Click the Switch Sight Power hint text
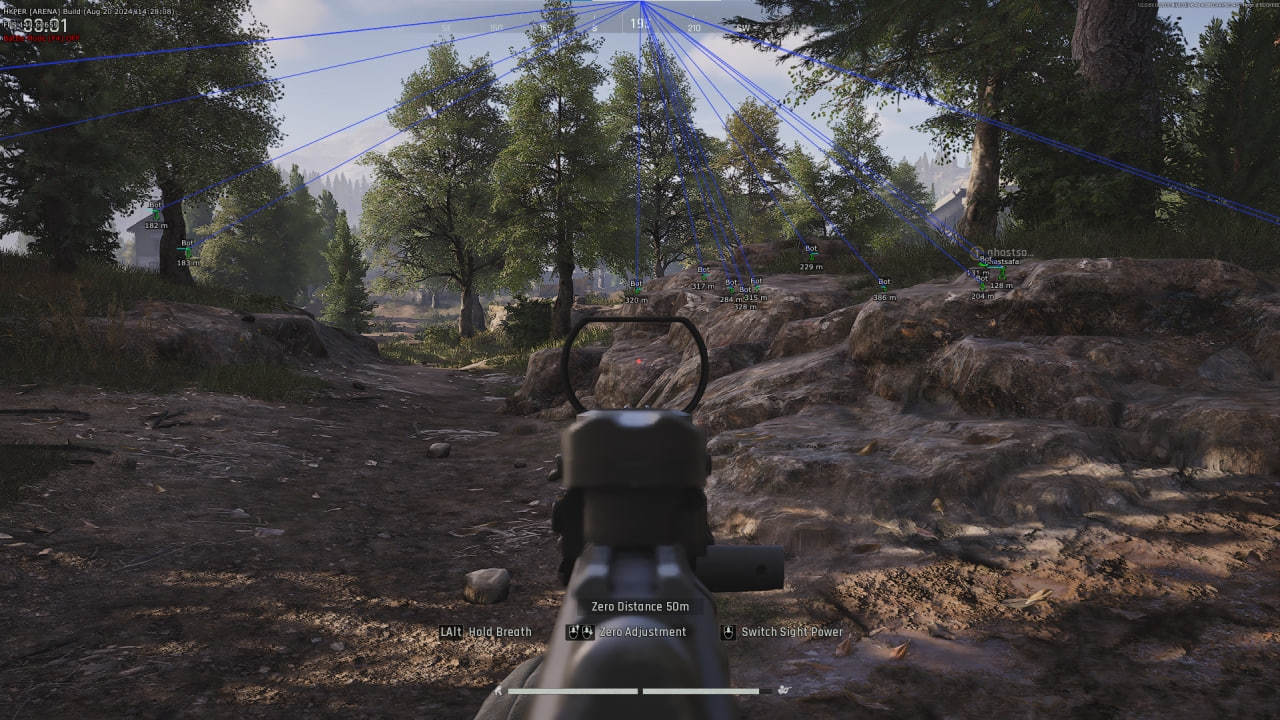 tap(791, 632)
